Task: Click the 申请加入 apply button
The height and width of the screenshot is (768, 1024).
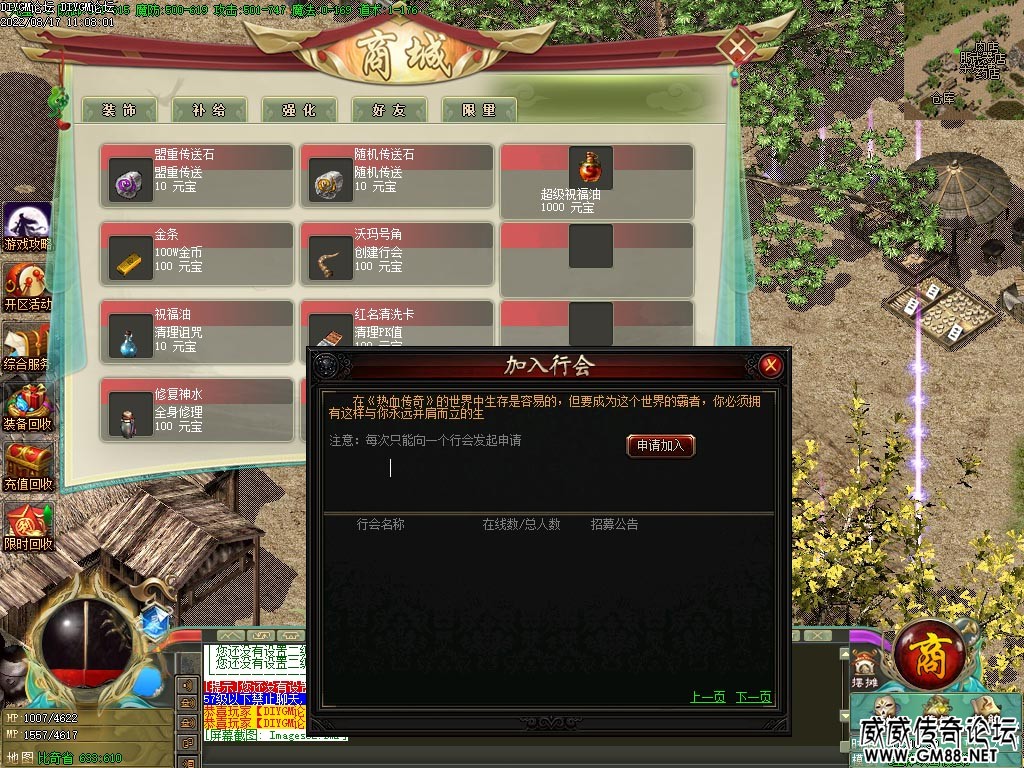Action: [660, 446]
